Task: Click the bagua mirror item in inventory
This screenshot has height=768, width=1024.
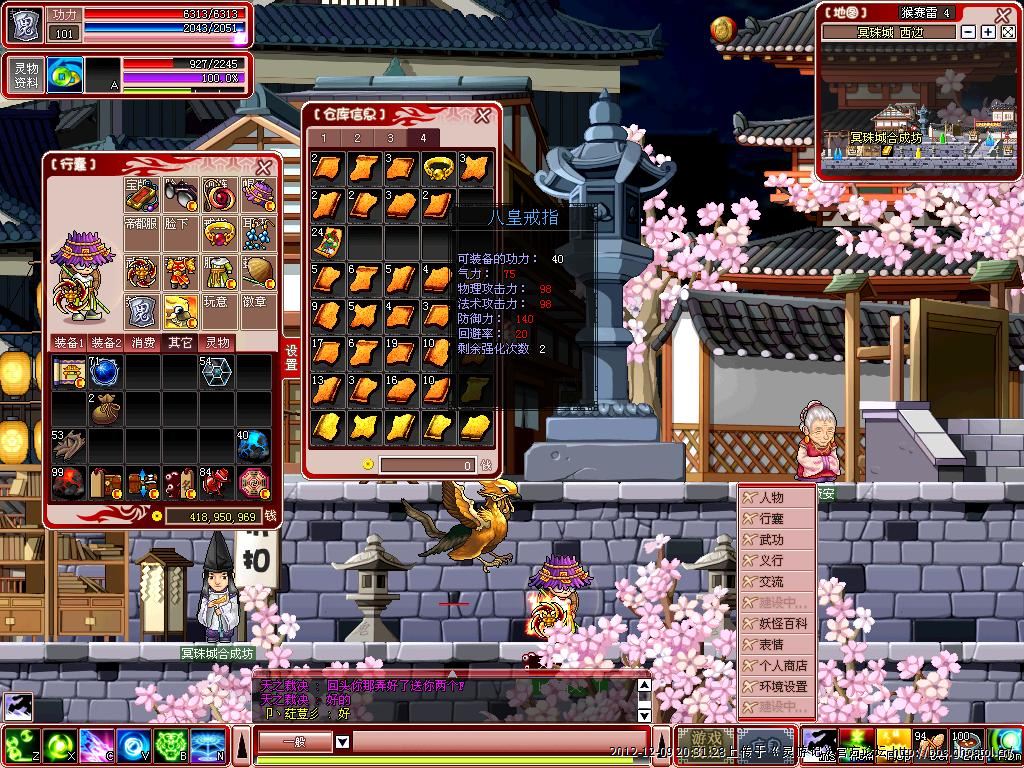Action: tap(252, 482)
